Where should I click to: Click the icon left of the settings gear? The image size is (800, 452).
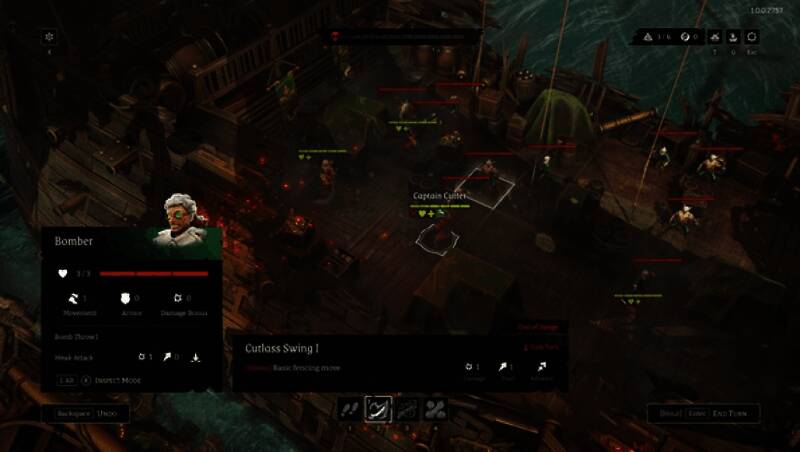tap(733, 37)
